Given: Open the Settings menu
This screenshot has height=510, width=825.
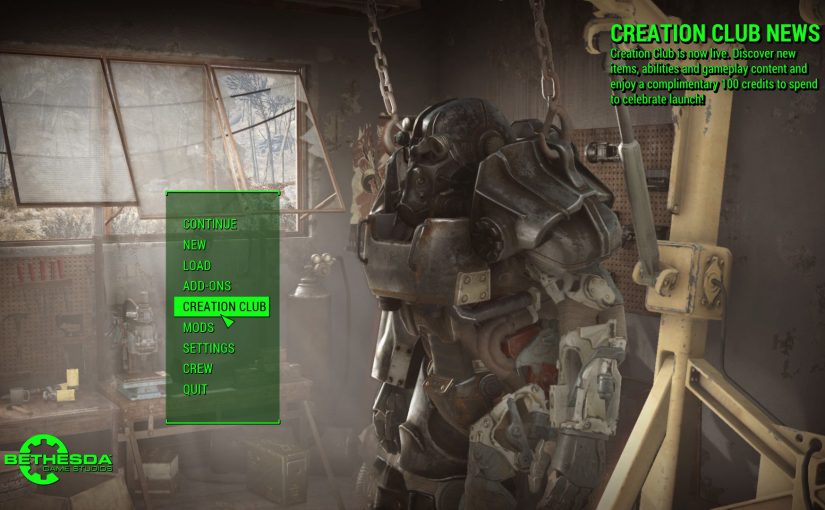Looking at the screenshot, I should click(x=209, y=348).
